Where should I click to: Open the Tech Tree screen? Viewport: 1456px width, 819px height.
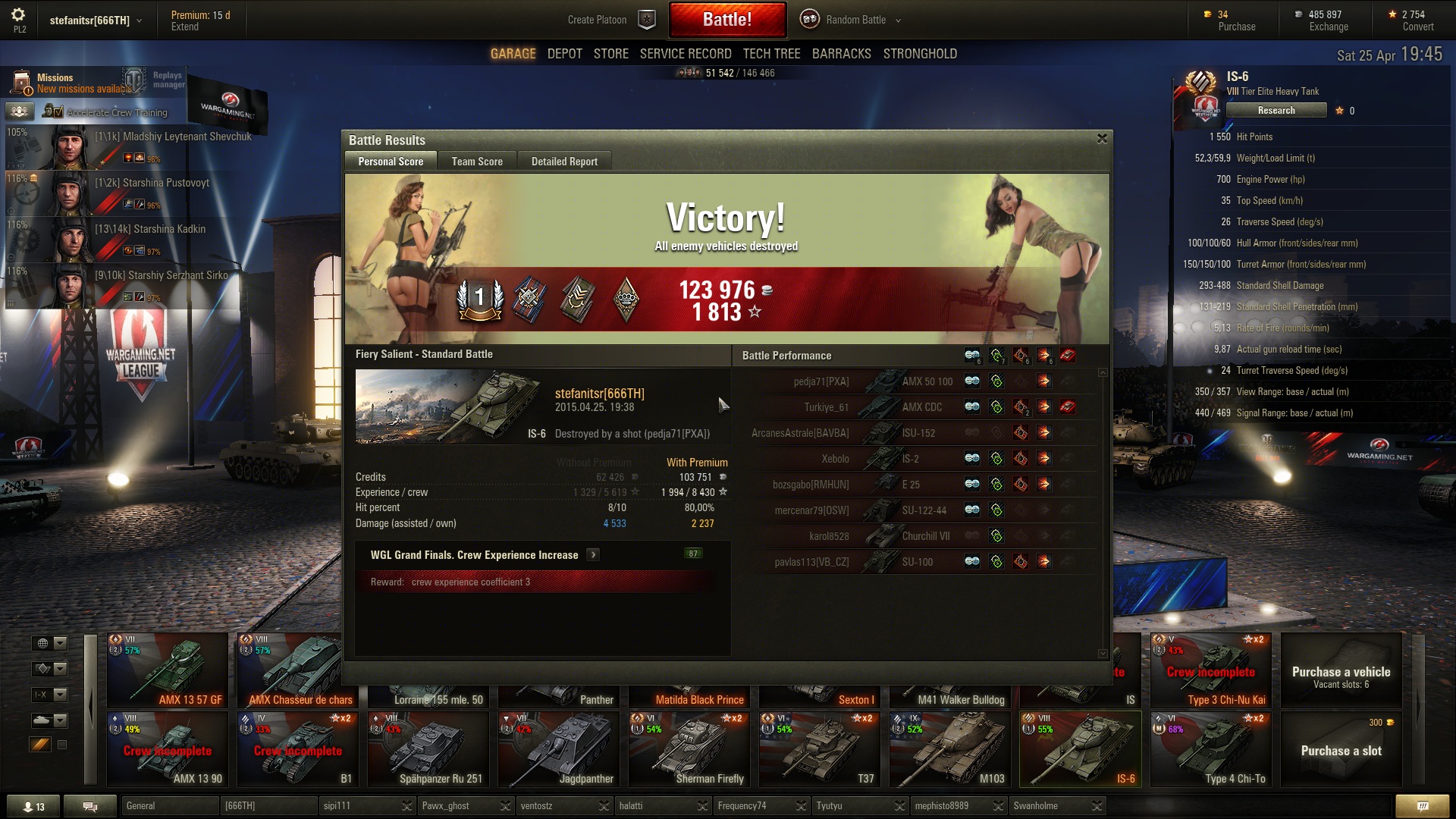tap(771, 54)
